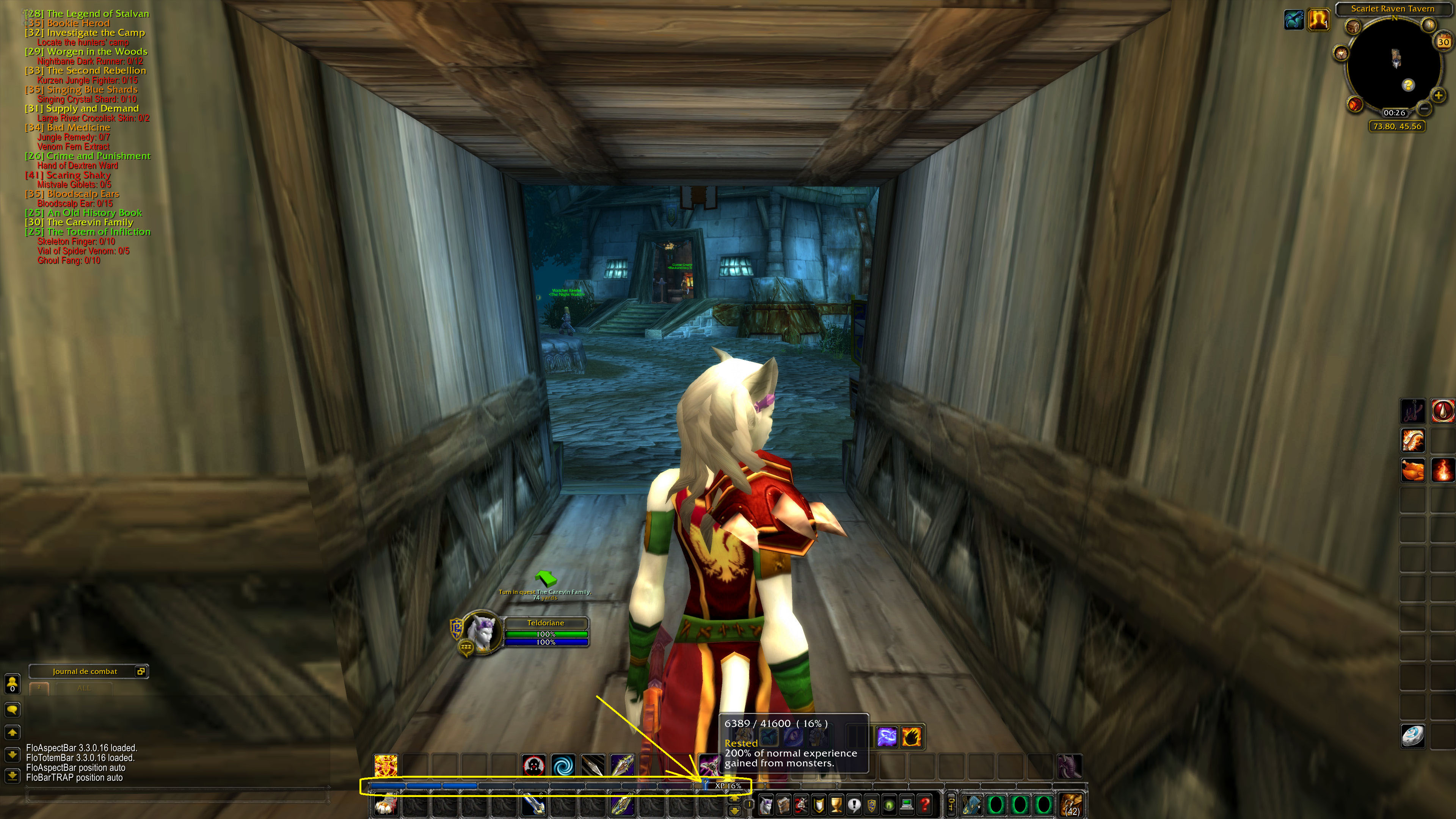Open the blue backpack bag
This screenshot has height=819, width=1456.
pyautogui.click(x=971, y=805)
